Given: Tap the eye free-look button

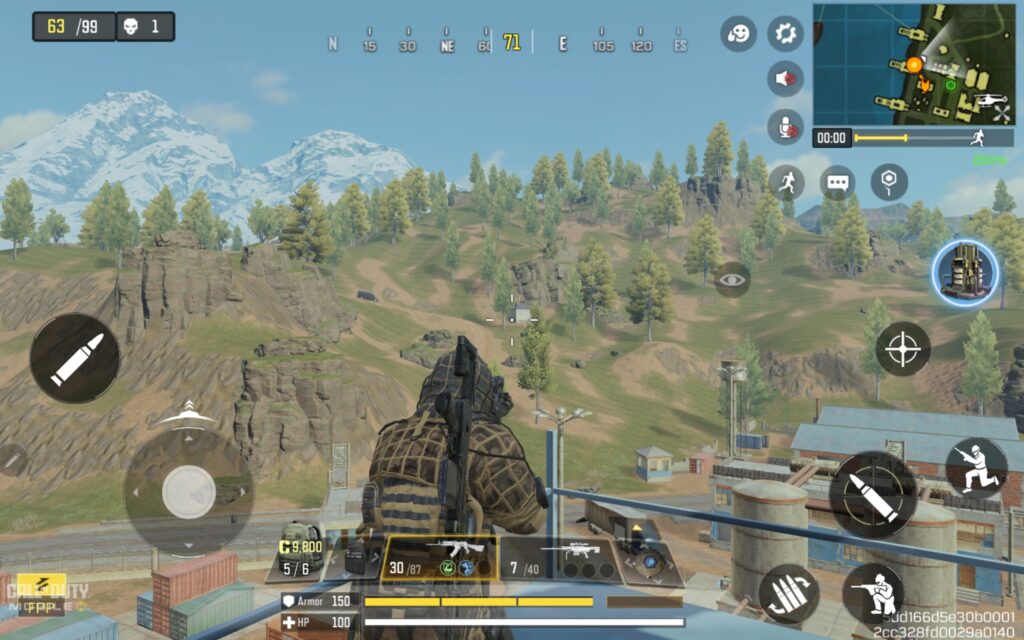Looking at the screenshot, I should (x=732, y=279).
